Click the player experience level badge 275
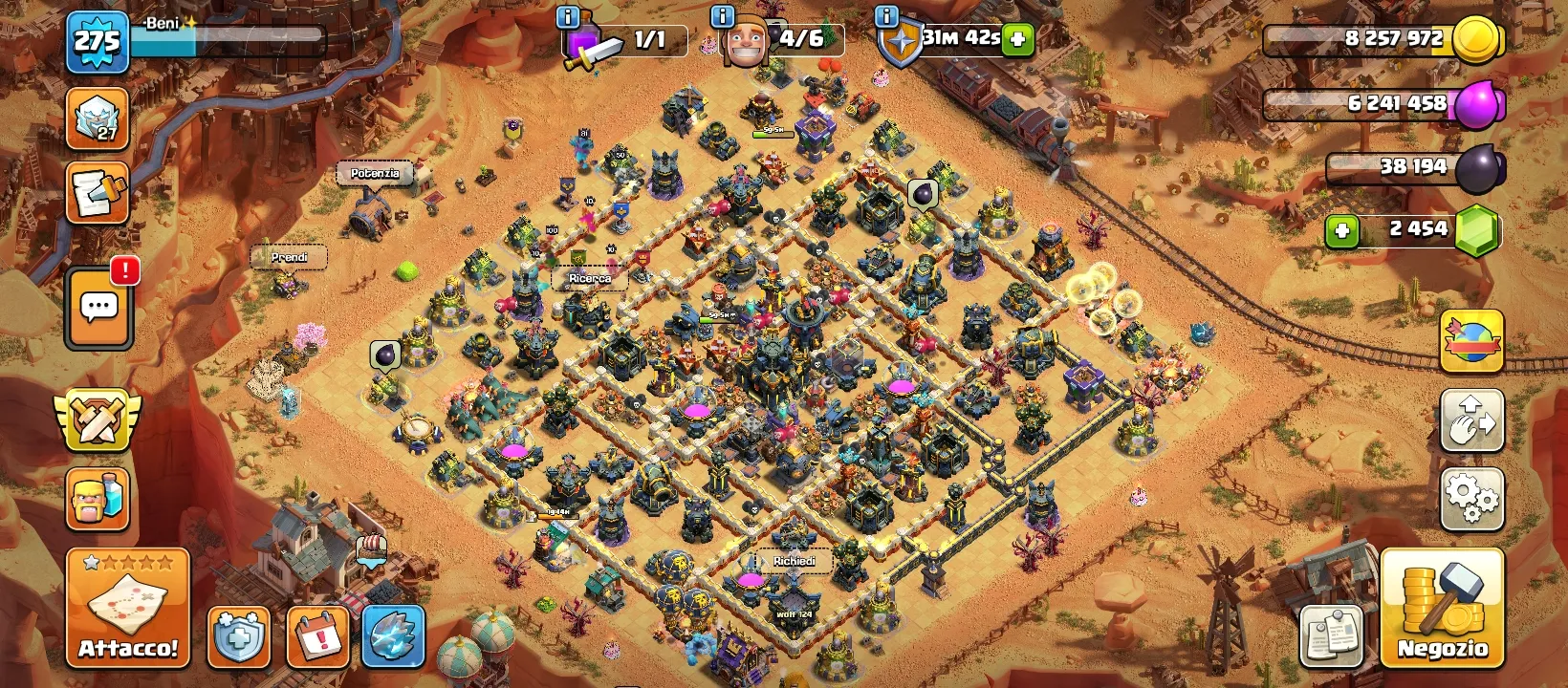The width and height of the screenshot is (1568, 688). pos(99,42)
